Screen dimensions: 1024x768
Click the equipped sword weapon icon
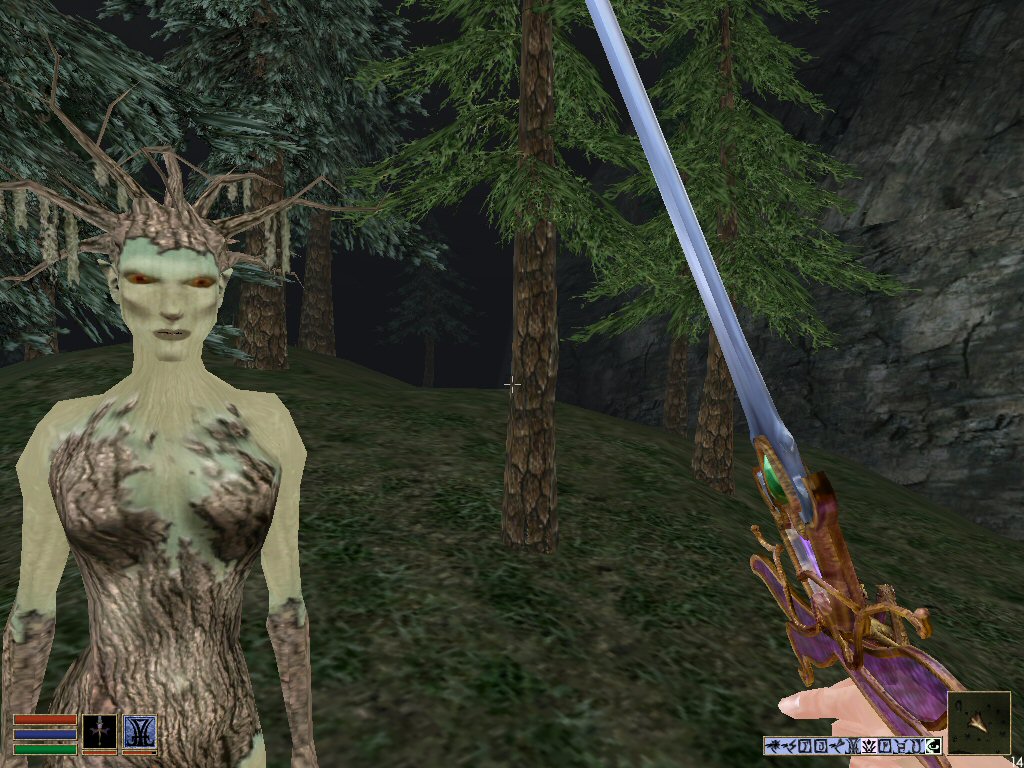point(99,732)
